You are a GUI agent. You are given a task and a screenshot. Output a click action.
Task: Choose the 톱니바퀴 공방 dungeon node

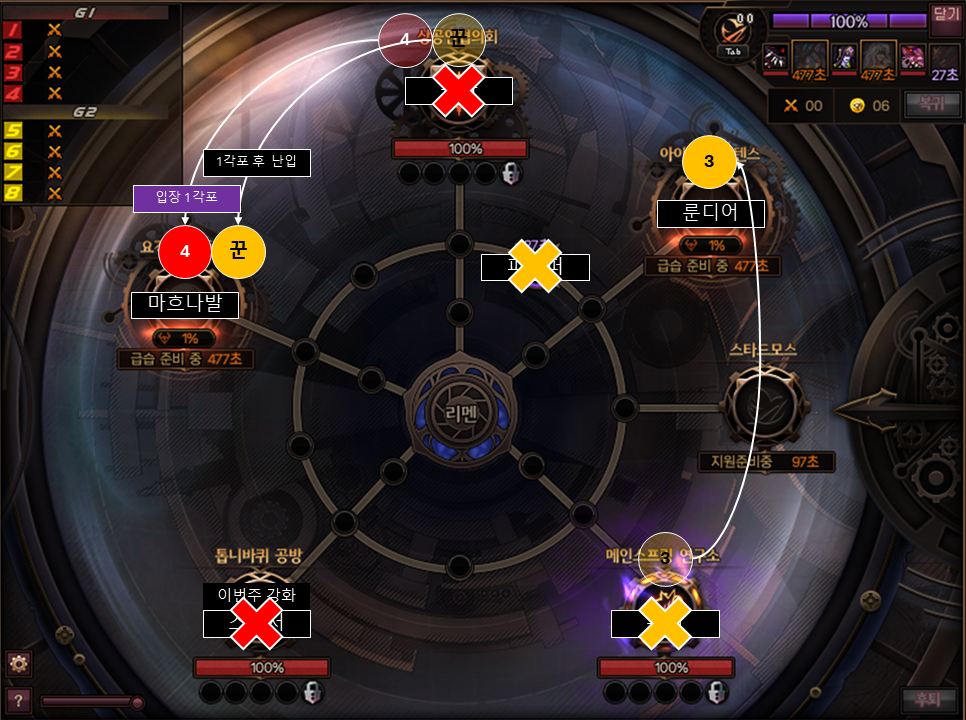[257, 610]
